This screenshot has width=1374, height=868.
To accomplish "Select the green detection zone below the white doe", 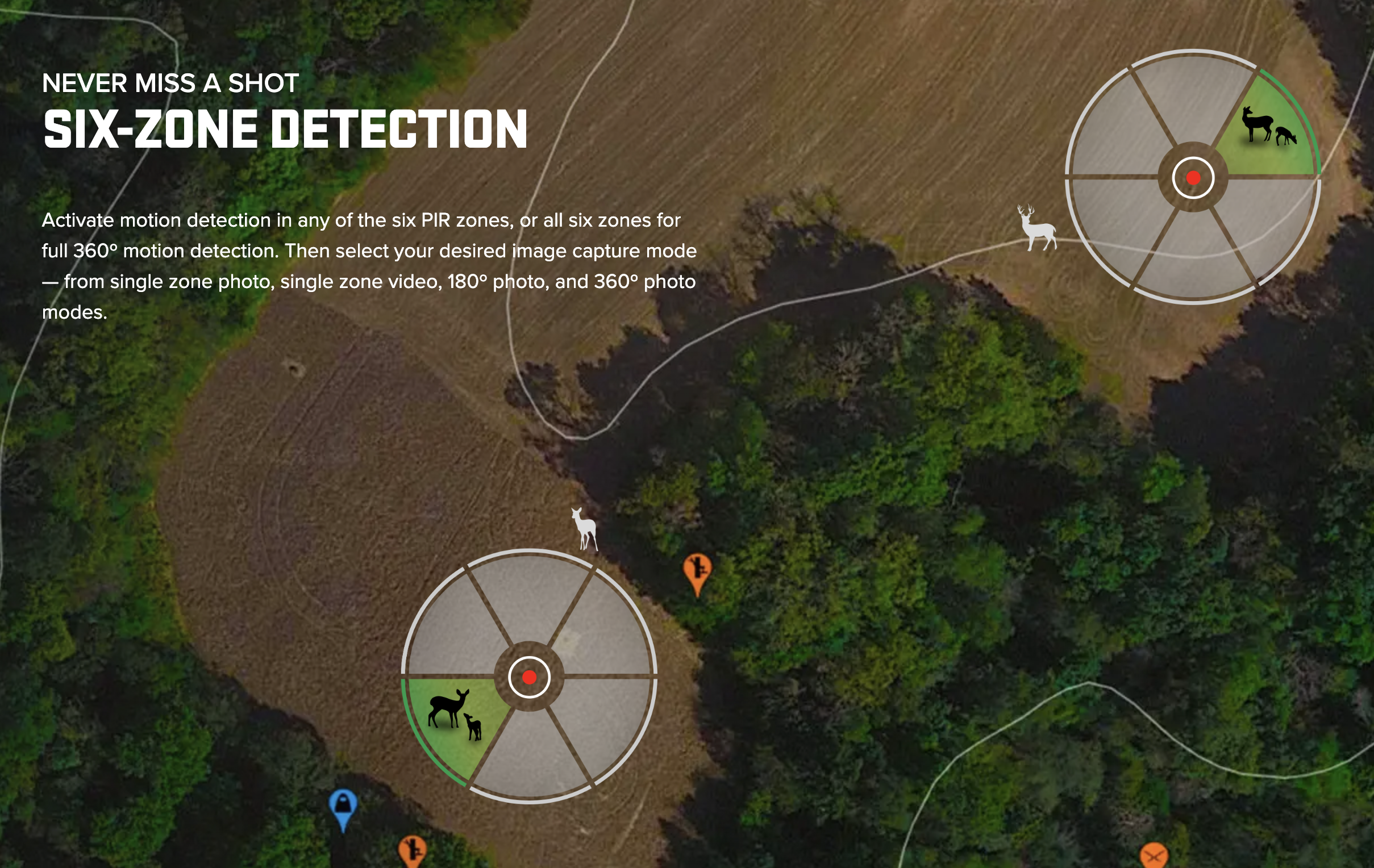I will click(x=454, y=720).
